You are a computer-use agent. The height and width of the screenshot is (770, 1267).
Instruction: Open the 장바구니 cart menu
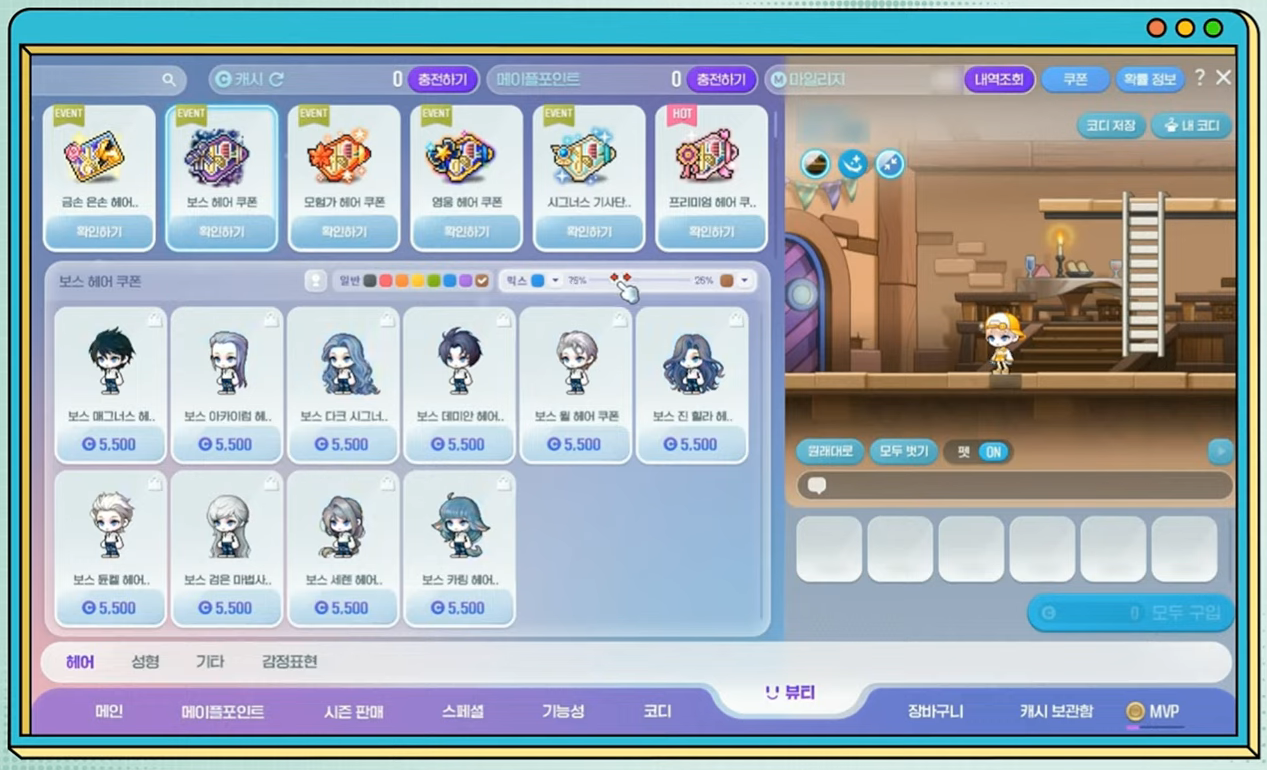(935, 711)
